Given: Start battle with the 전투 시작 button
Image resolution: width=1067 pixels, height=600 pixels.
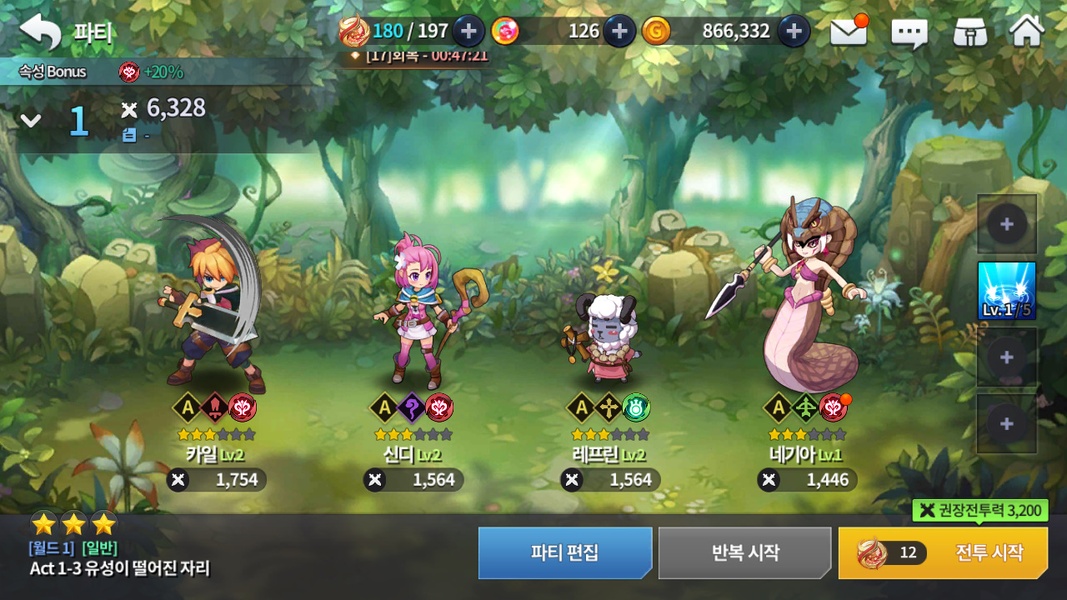Looking at the screenshot, I should coord(943,553).
